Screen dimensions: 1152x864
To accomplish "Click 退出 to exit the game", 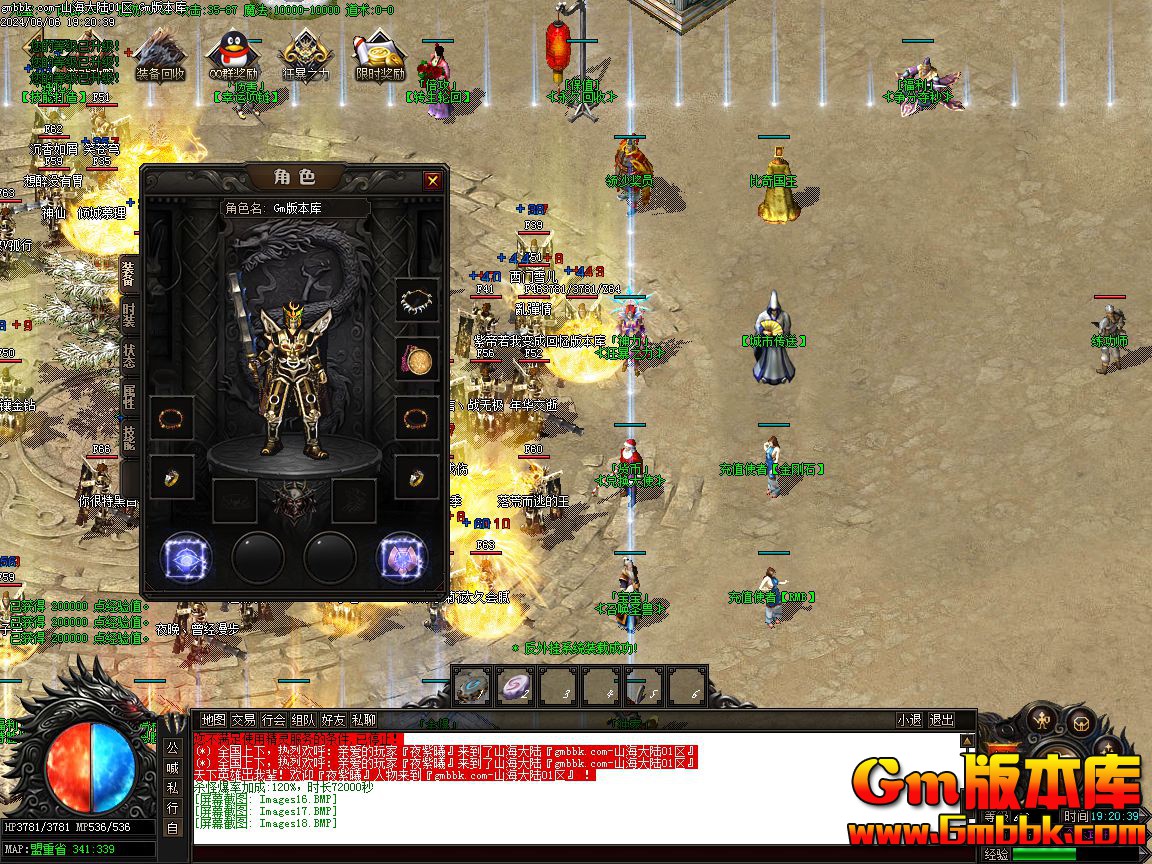I will click(941, 720).
